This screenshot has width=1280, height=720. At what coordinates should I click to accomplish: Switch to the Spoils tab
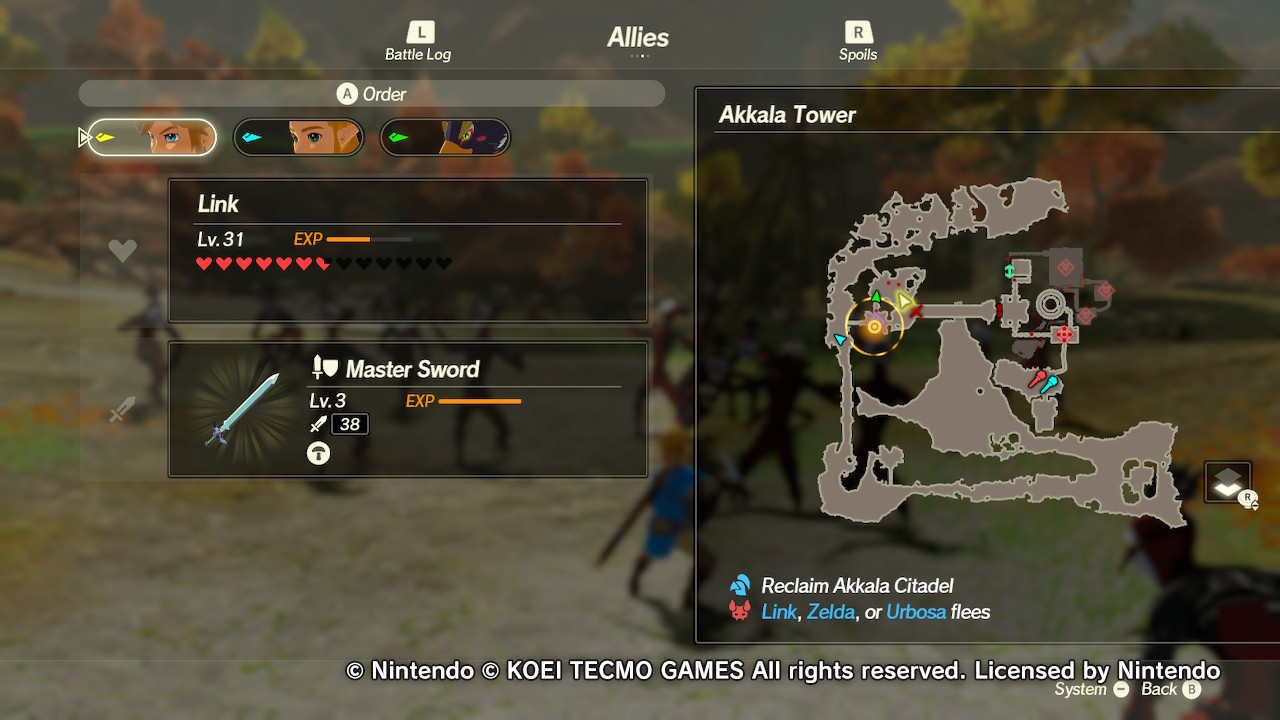pos(858,38)
